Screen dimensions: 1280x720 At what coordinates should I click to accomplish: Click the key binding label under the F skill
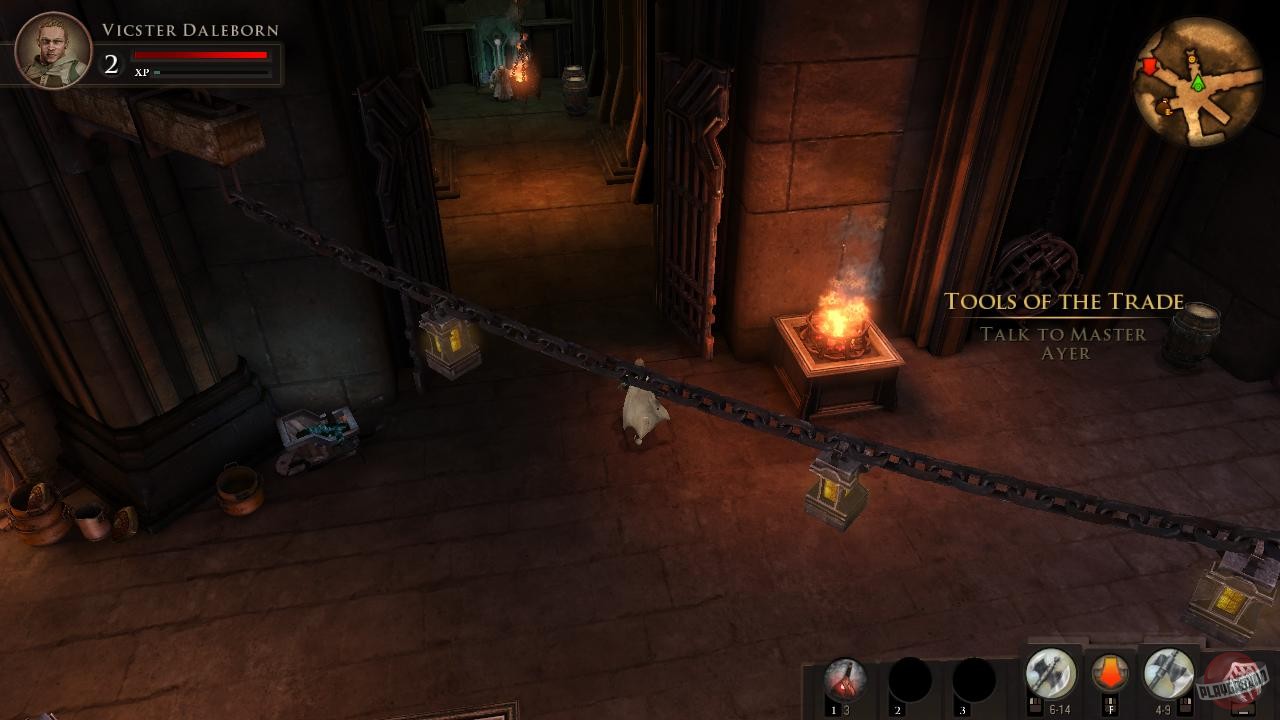(1111, 709)
